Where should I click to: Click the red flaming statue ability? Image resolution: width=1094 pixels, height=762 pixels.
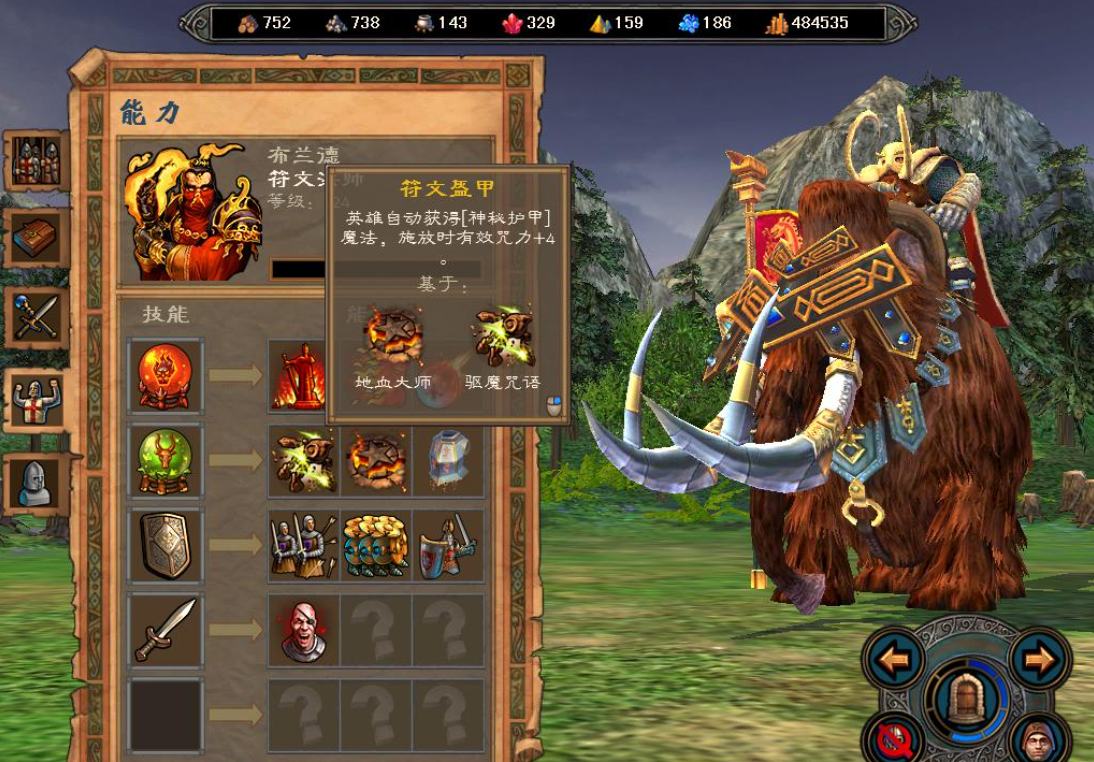click(303, 376)
